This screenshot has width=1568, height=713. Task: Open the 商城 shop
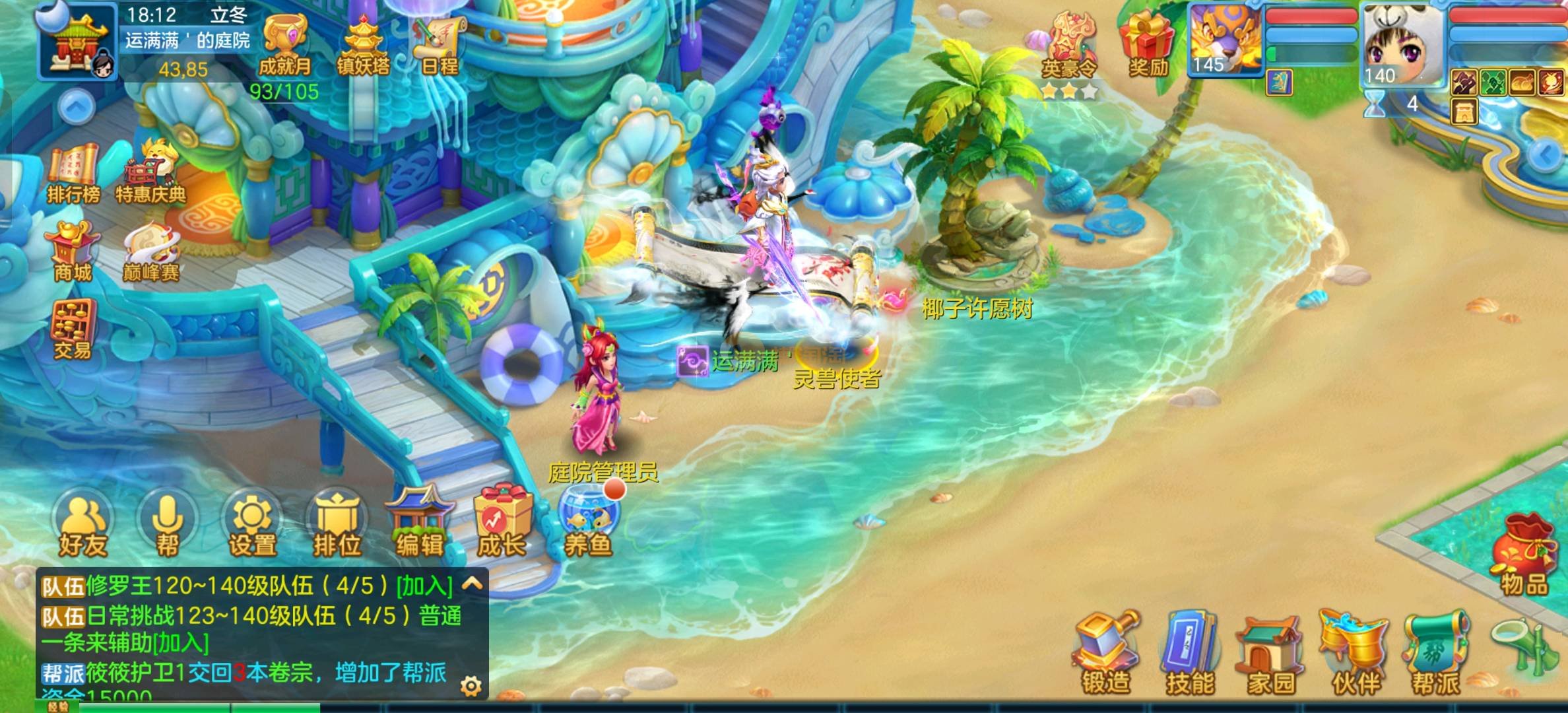click(72, 252)
